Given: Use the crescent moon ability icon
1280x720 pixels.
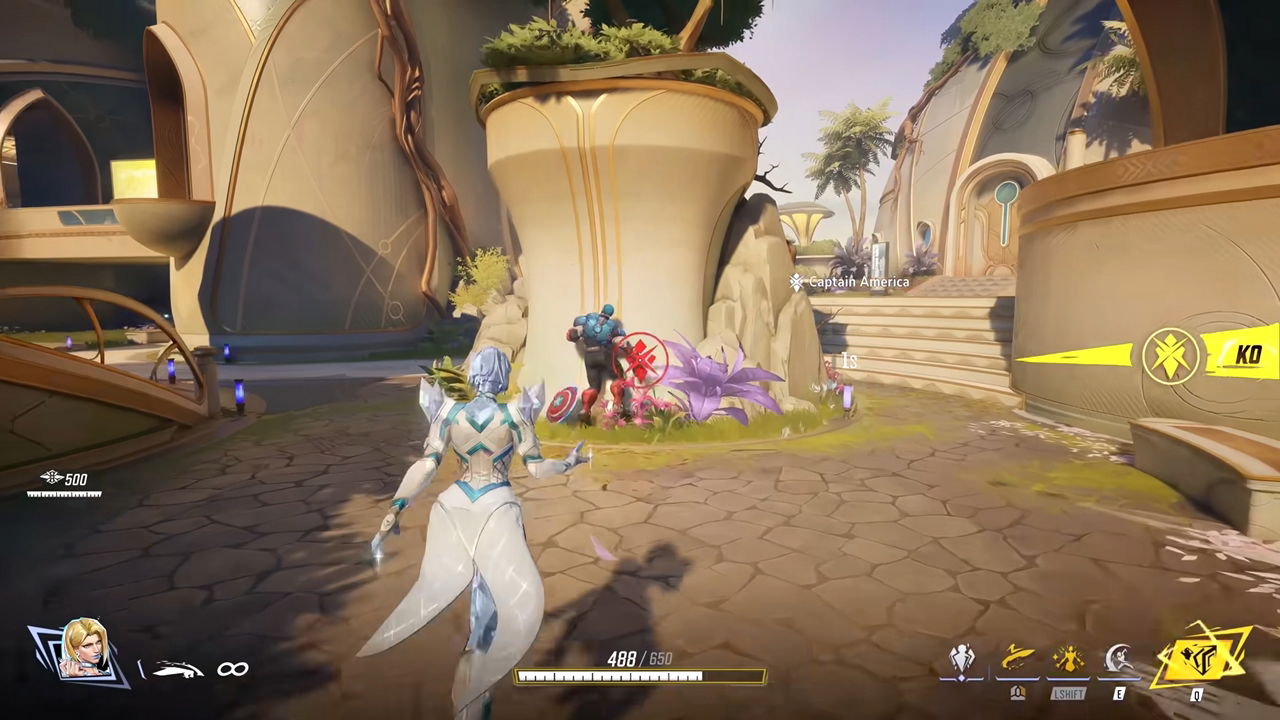Looking at the screenshot, I should [x=1119, y=660].
